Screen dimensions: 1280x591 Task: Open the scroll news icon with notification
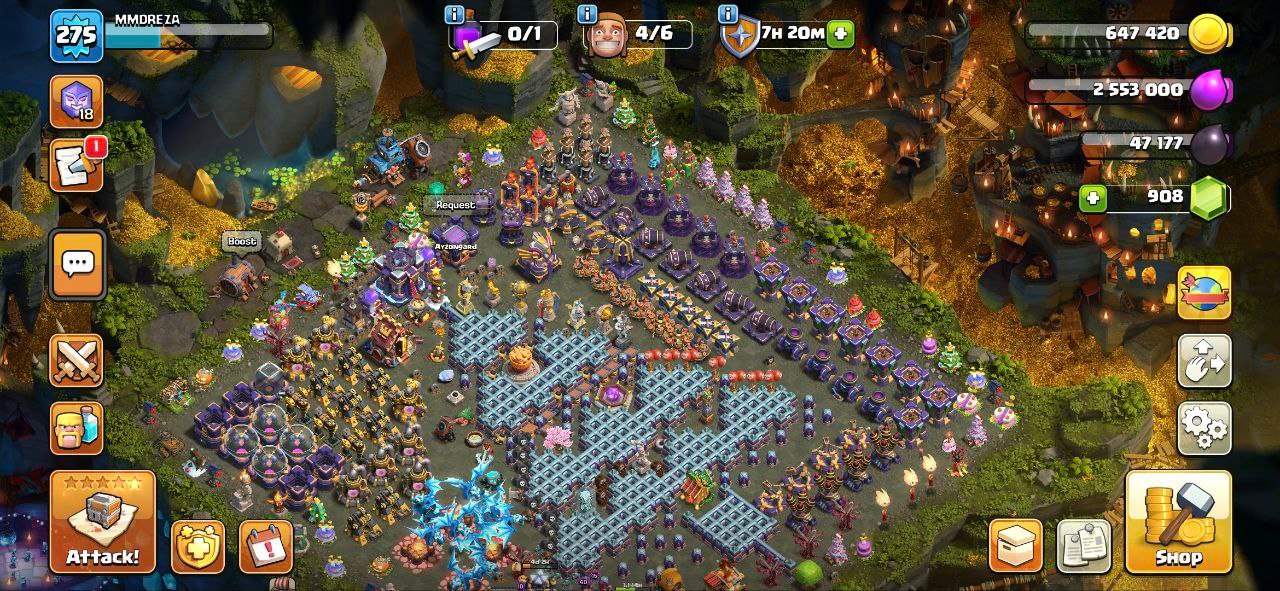(76, 165)
